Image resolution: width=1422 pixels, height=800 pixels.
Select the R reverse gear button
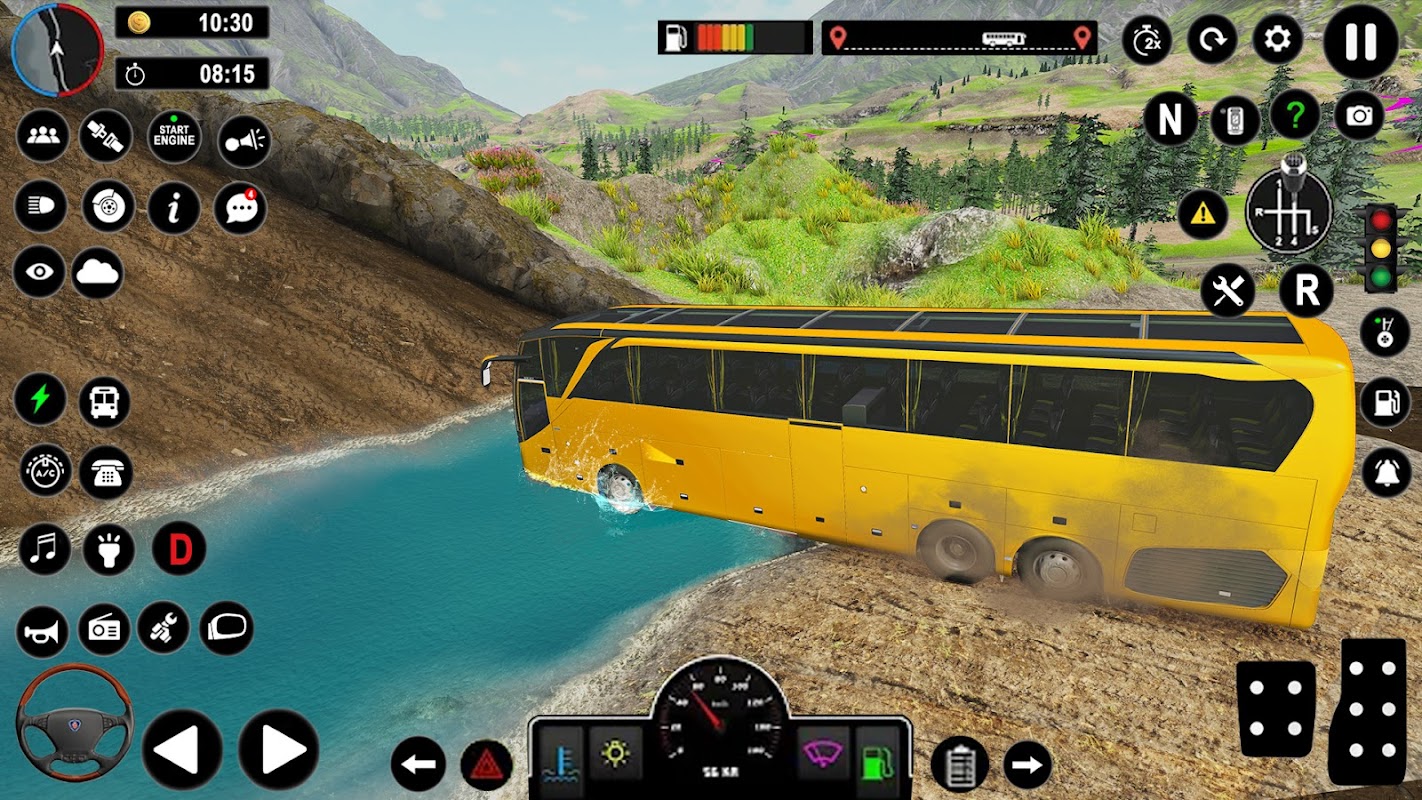[x=1306, y=291]
